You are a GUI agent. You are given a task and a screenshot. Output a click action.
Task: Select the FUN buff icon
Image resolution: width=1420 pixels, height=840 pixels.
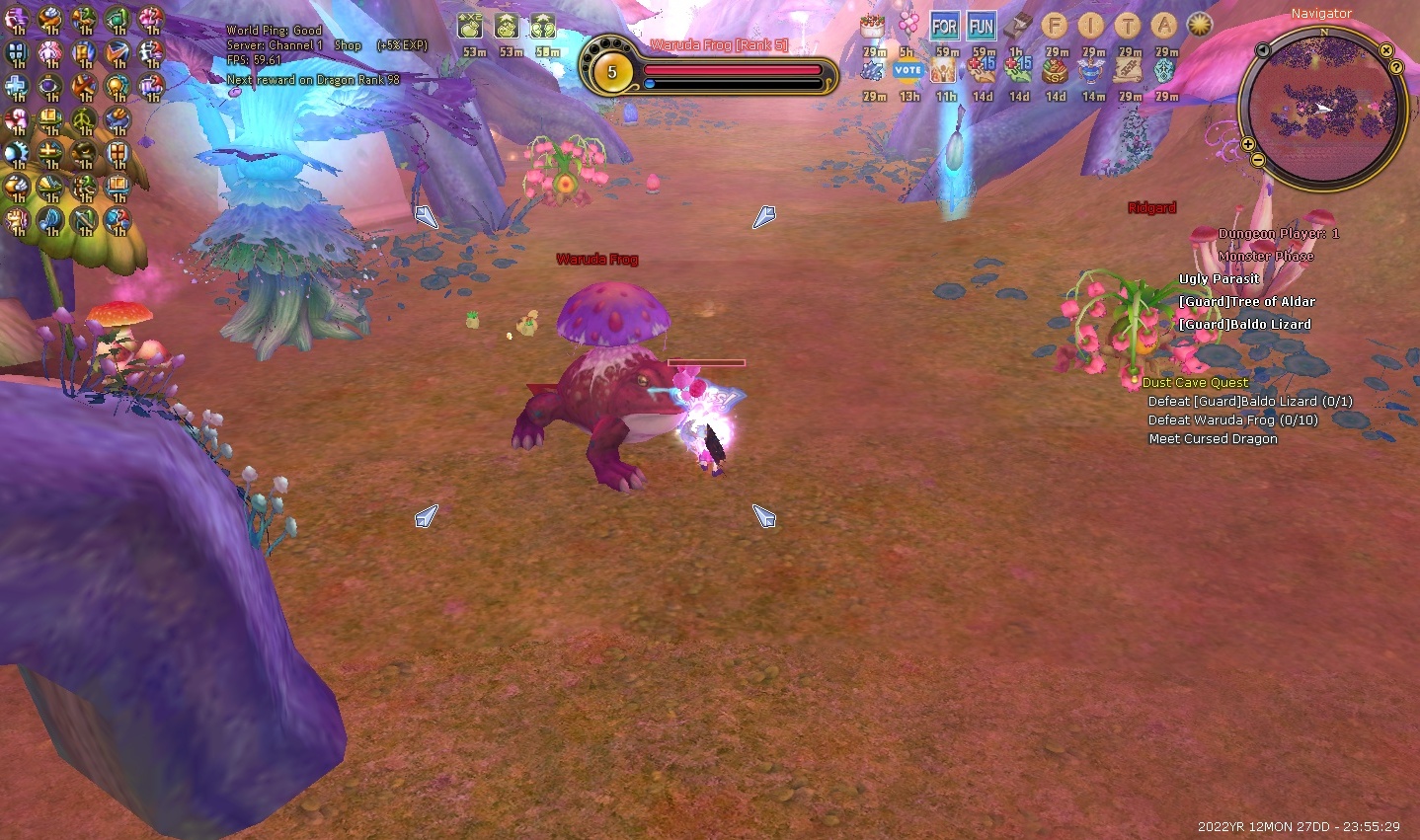(982, 27)
